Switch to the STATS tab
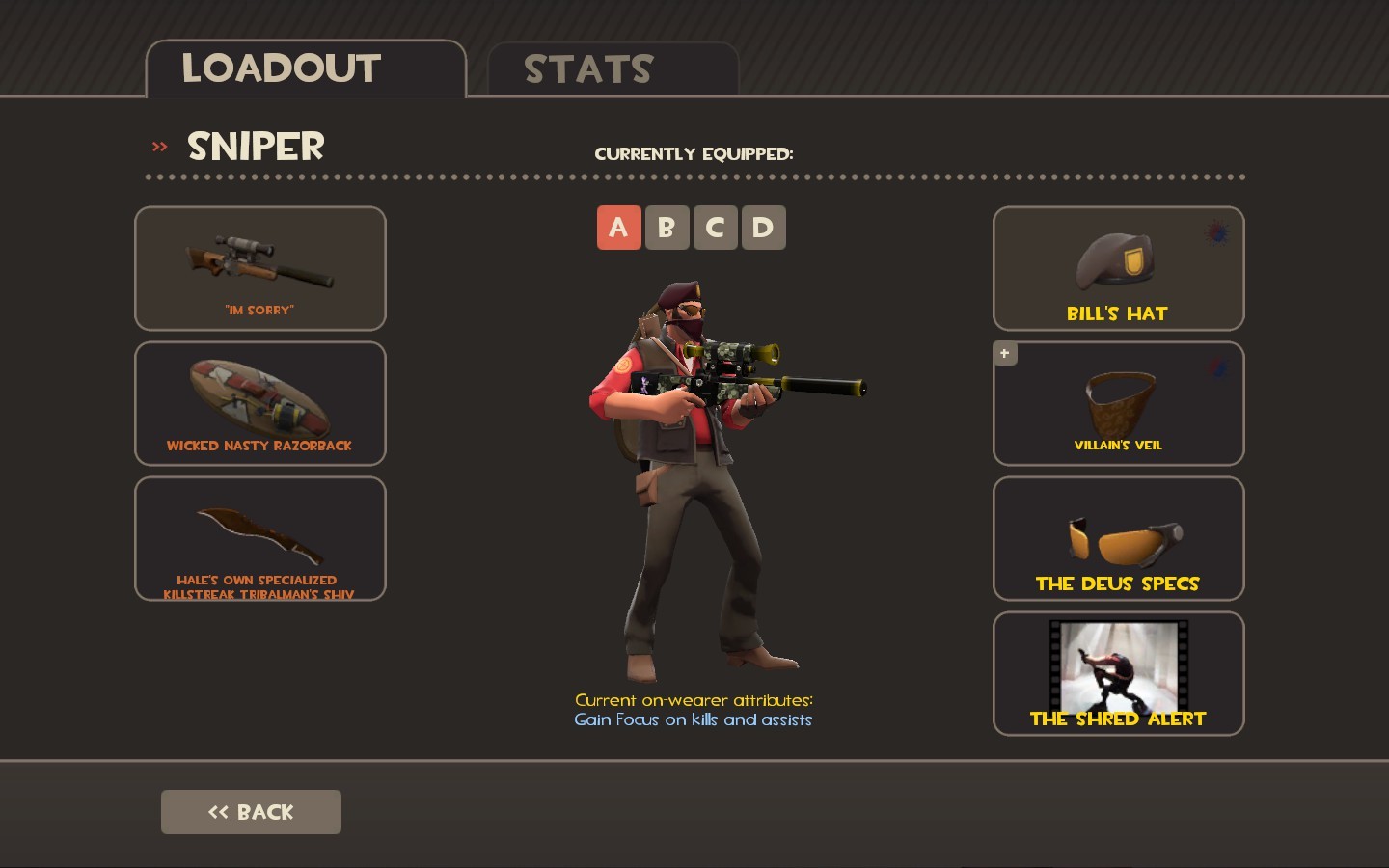 coord(588,68)
